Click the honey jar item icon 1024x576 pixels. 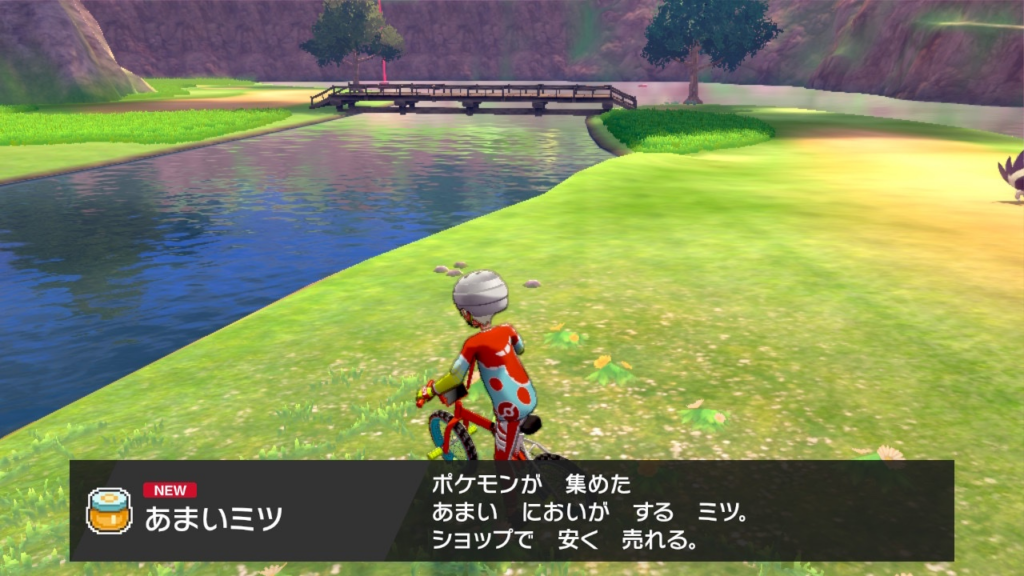click(109, 510)
